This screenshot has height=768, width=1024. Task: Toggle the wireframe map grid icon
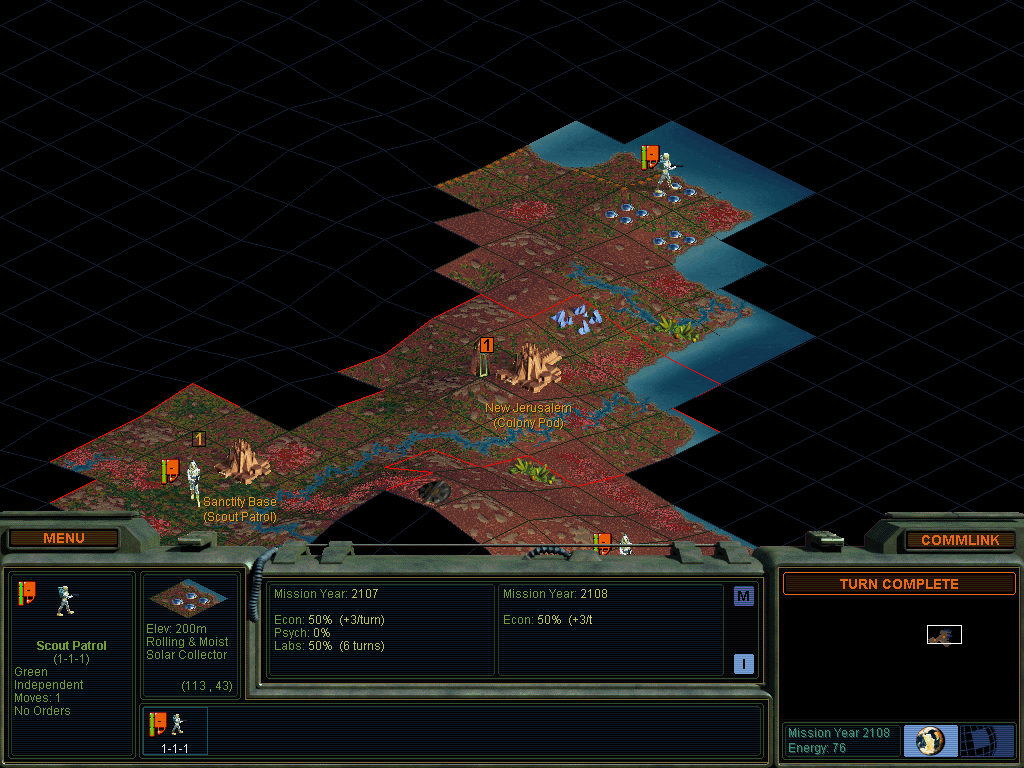coord(987,741)
